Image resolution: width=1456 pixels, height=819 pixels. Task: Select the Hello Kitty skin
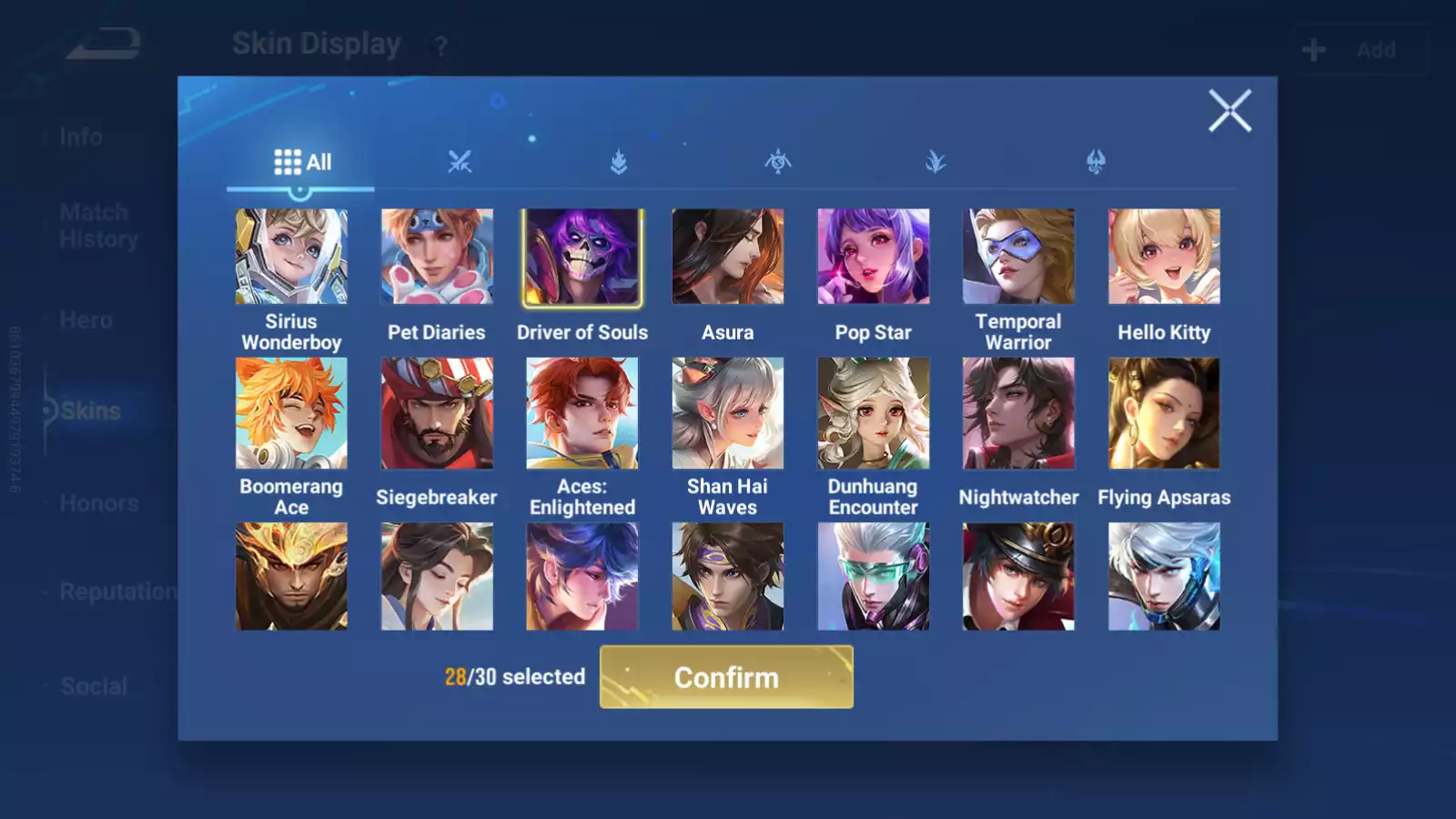pyautogui.click(x=1164, y=258)
